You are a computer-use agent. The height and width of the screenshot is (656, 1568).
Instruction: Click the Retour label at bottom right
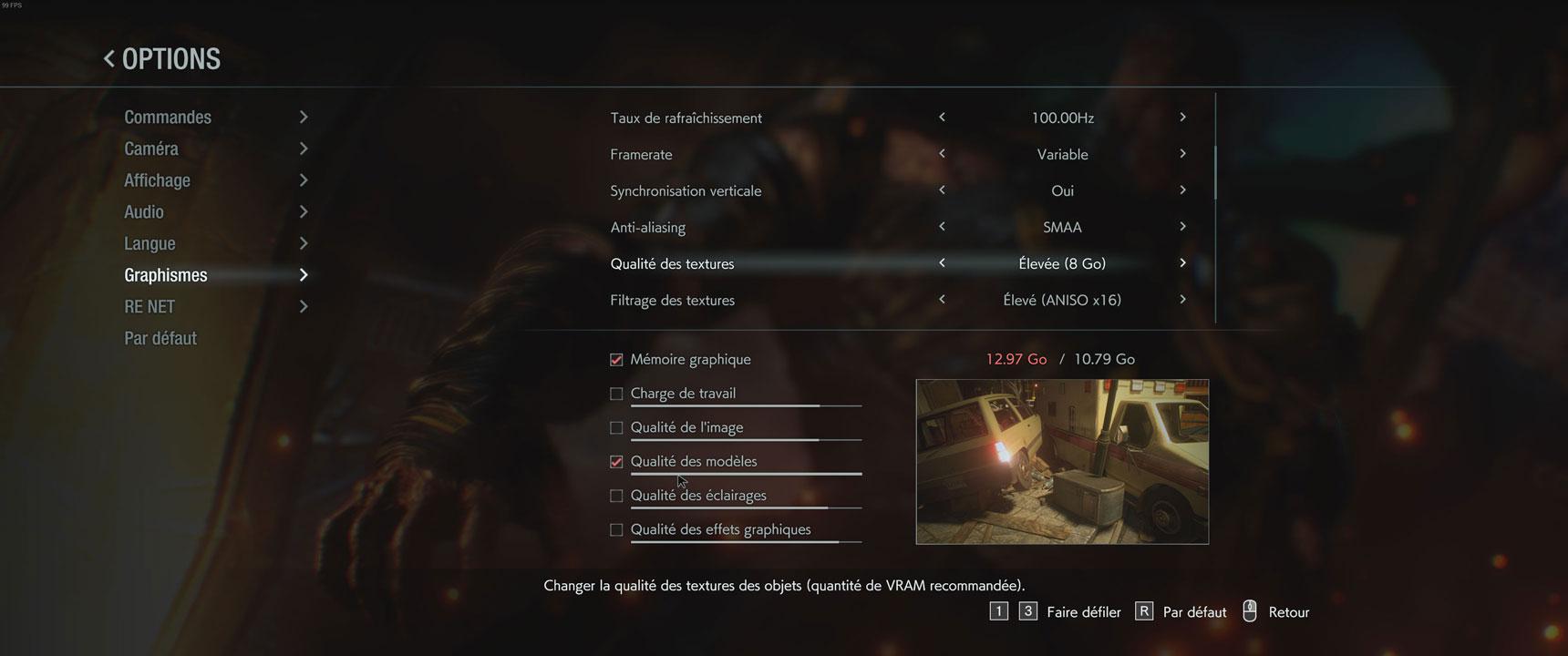[1291, 611]
